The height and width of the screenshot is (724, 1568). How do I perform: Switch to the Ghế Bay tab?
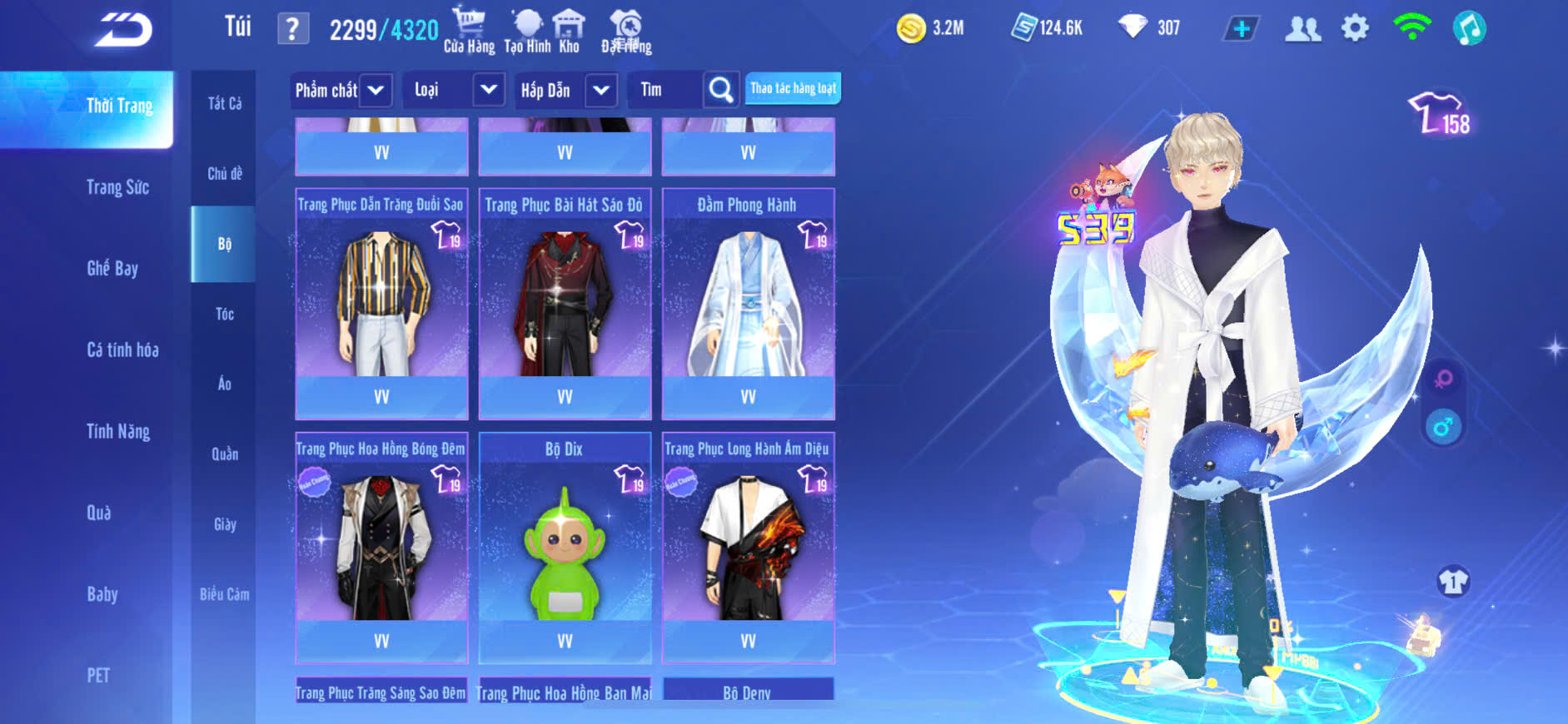[112, 268]
